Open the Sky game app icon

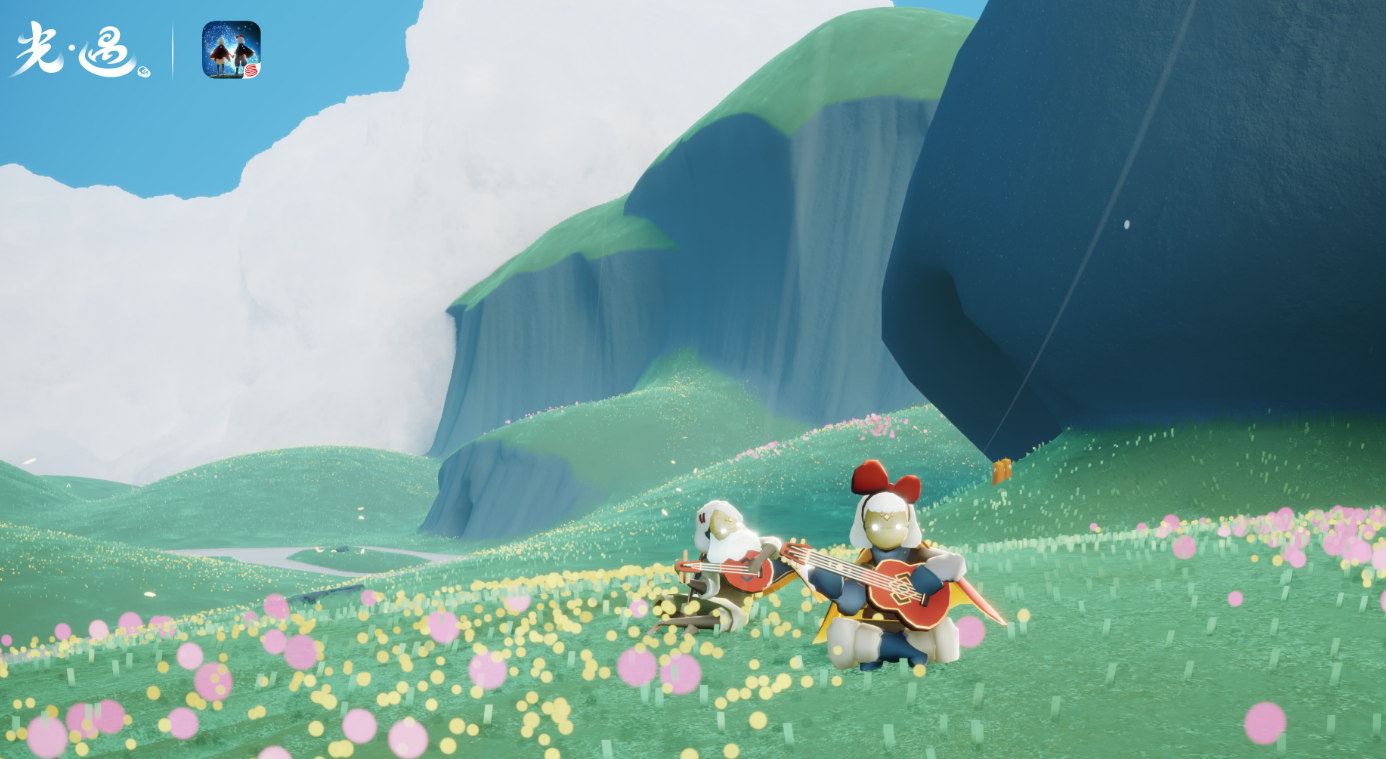[x=231, y=50]
